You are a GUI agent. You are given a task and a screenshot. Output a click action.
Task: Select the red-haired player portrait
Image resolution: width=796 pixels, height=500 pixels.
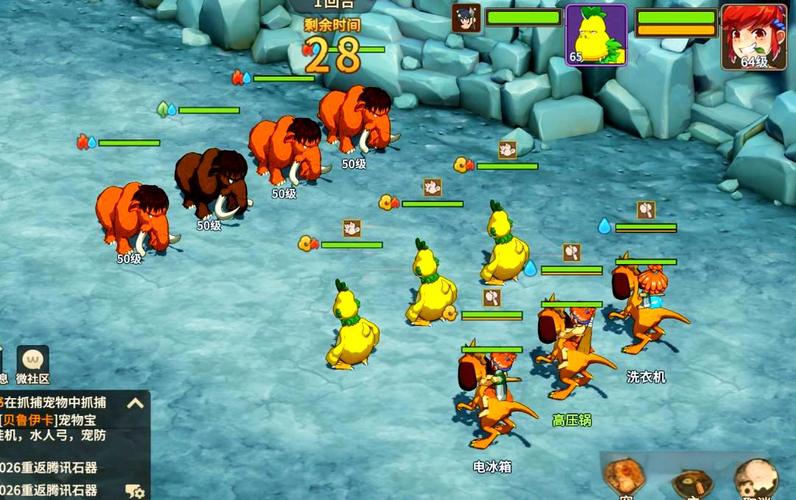tap(754, 36)
